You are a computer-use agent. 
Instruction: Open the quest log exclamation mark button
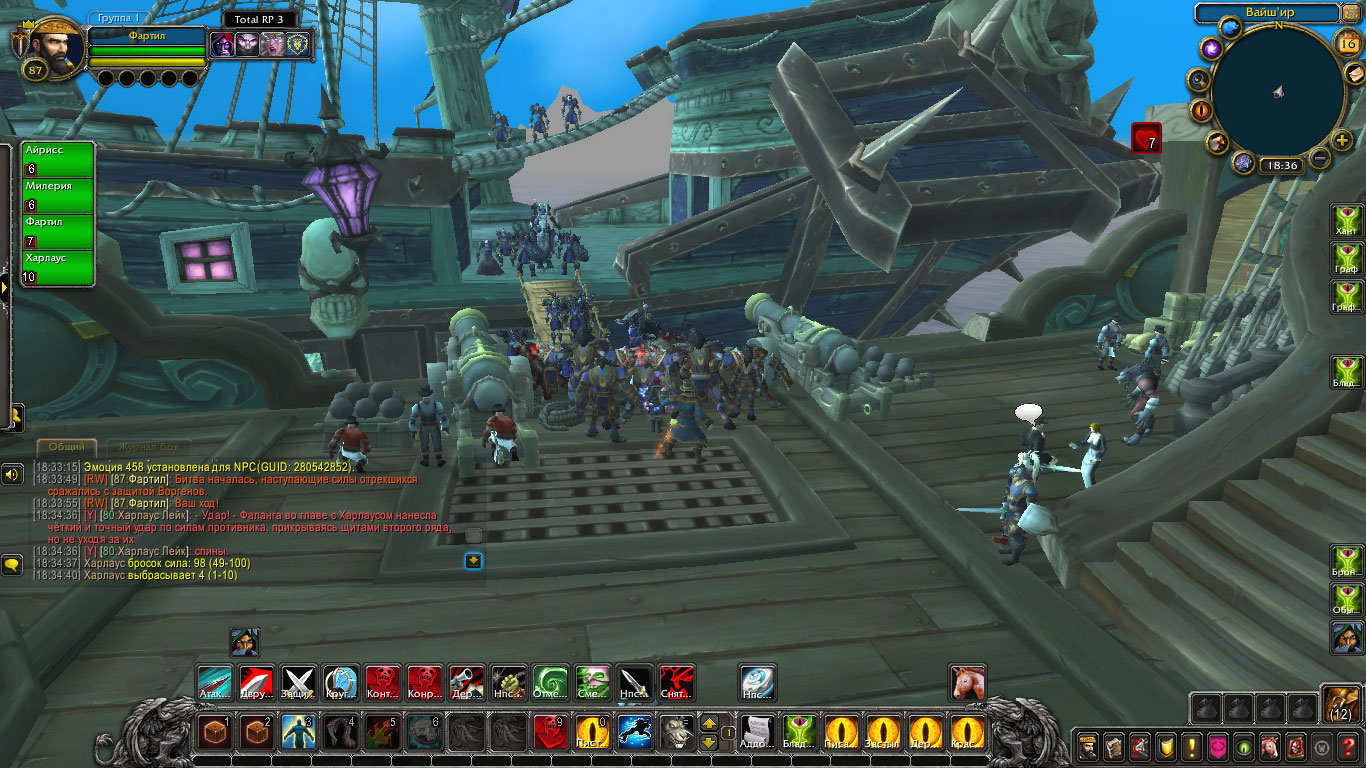(1191, 746)
